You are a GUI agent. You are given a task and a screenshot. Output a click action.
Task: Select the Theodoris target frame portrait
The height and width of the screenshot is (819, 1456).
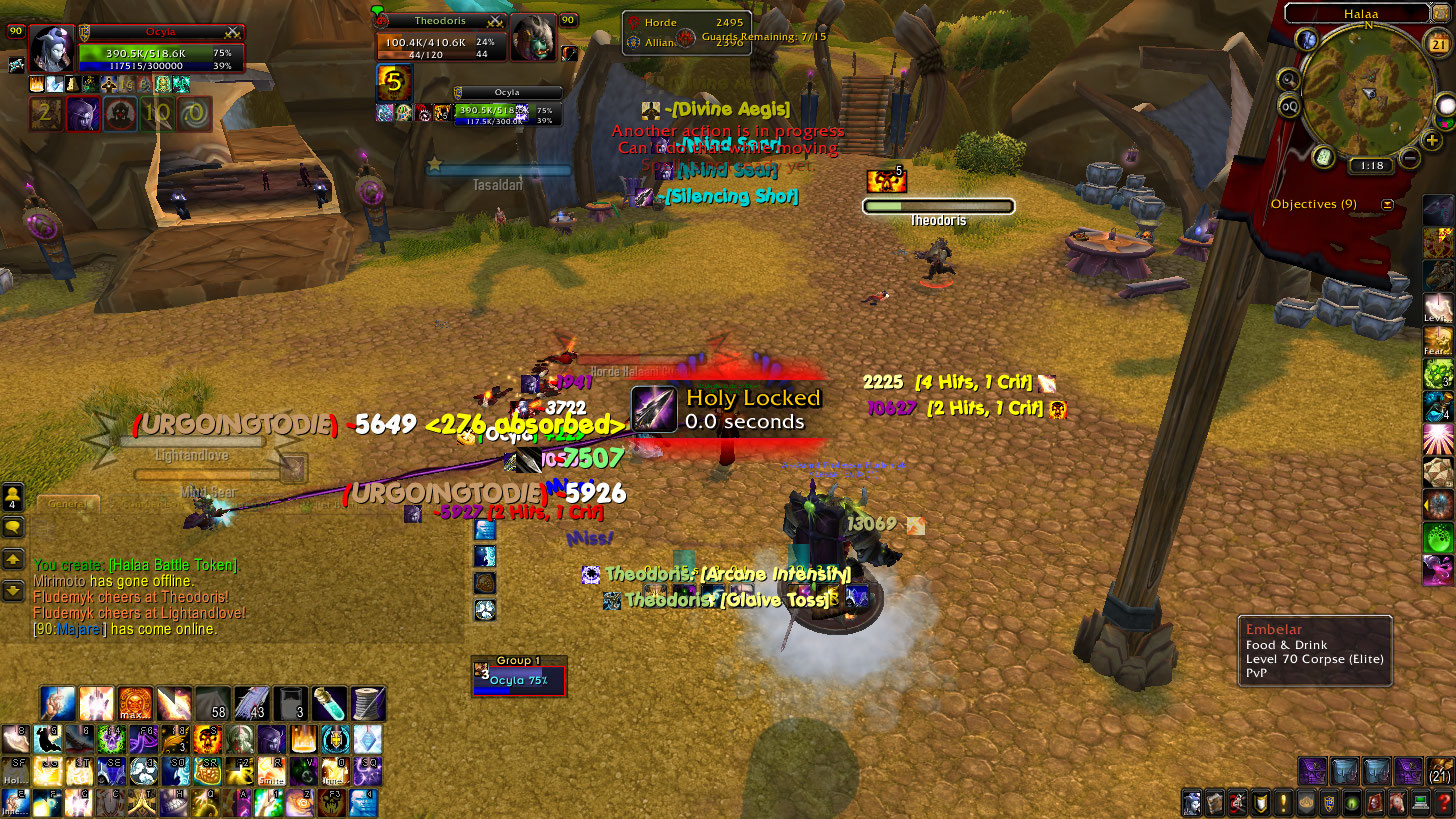[x=533, y=38]
